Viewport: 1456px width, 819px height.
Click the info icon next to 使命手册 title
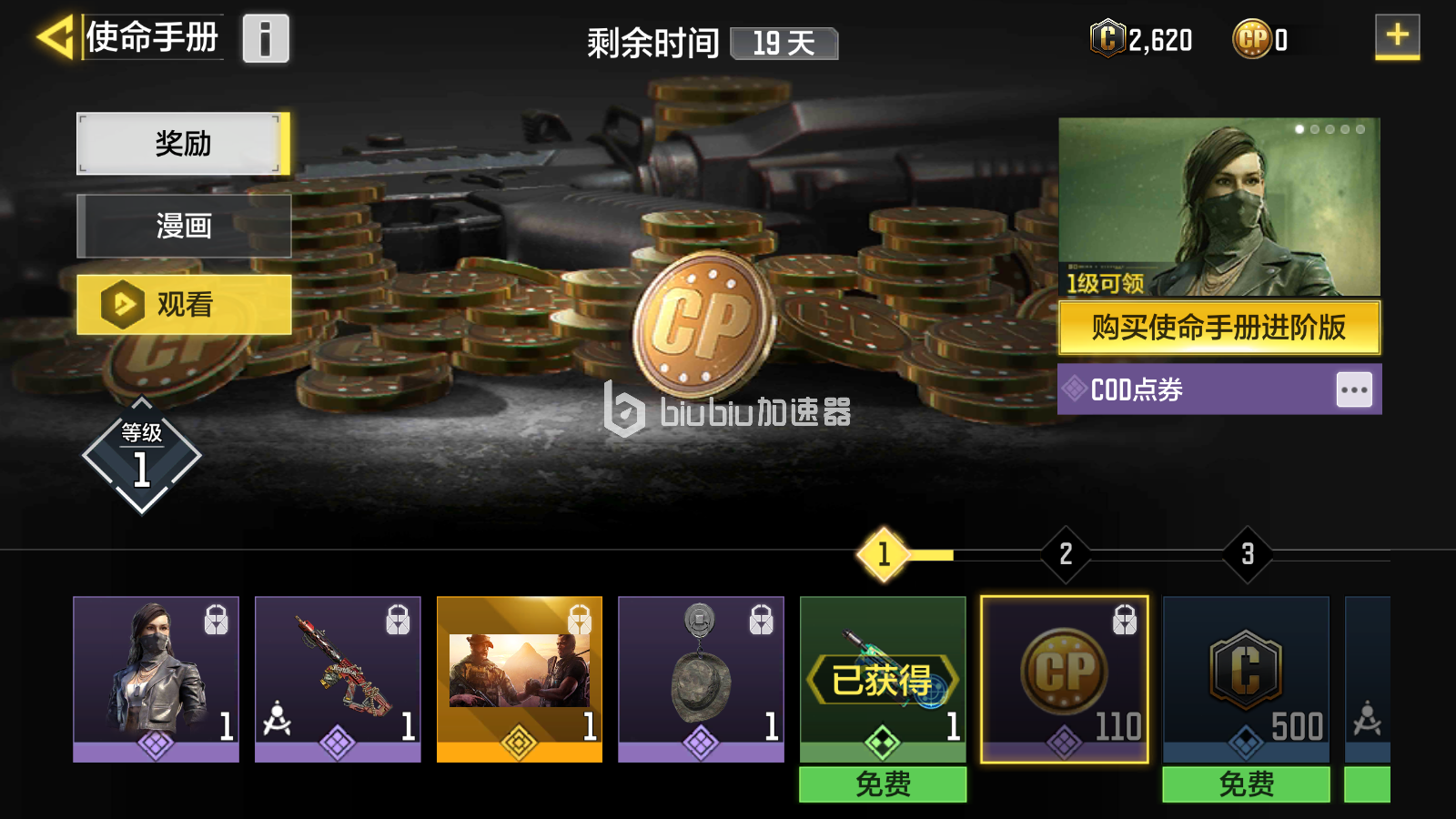click(265, 38)
